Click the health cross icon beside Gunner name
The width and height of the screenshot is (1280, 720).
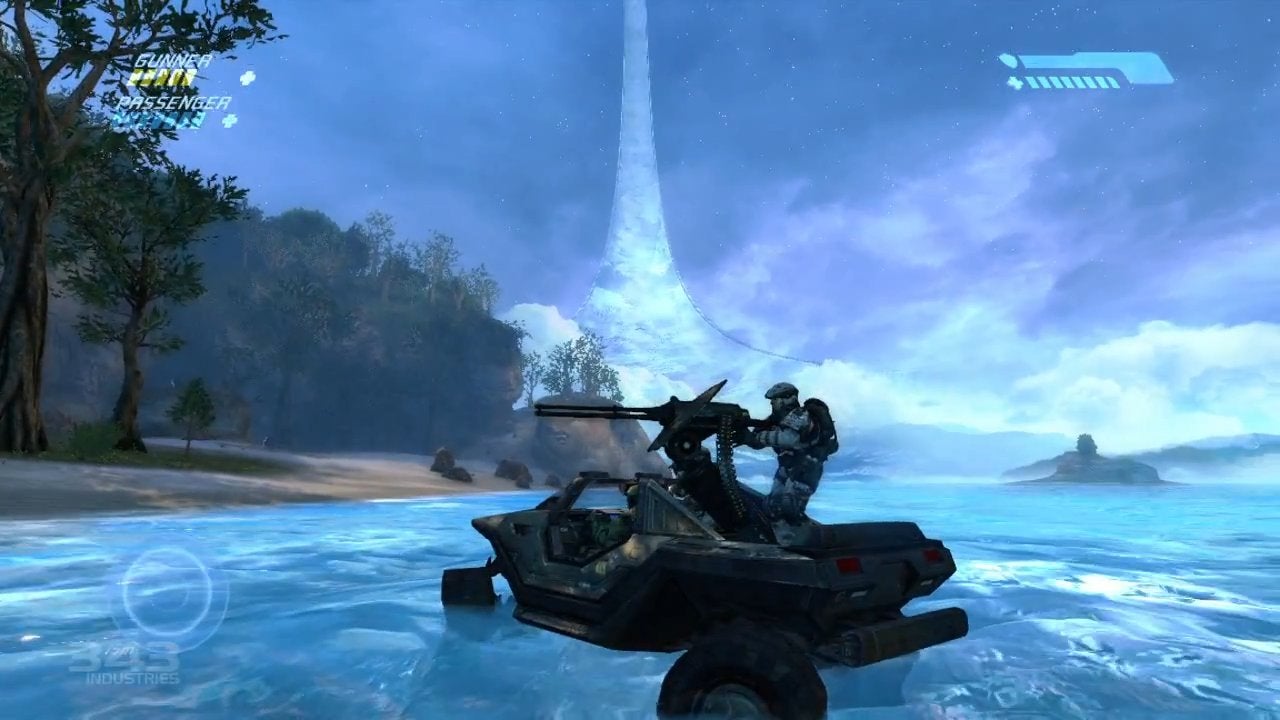248,77
